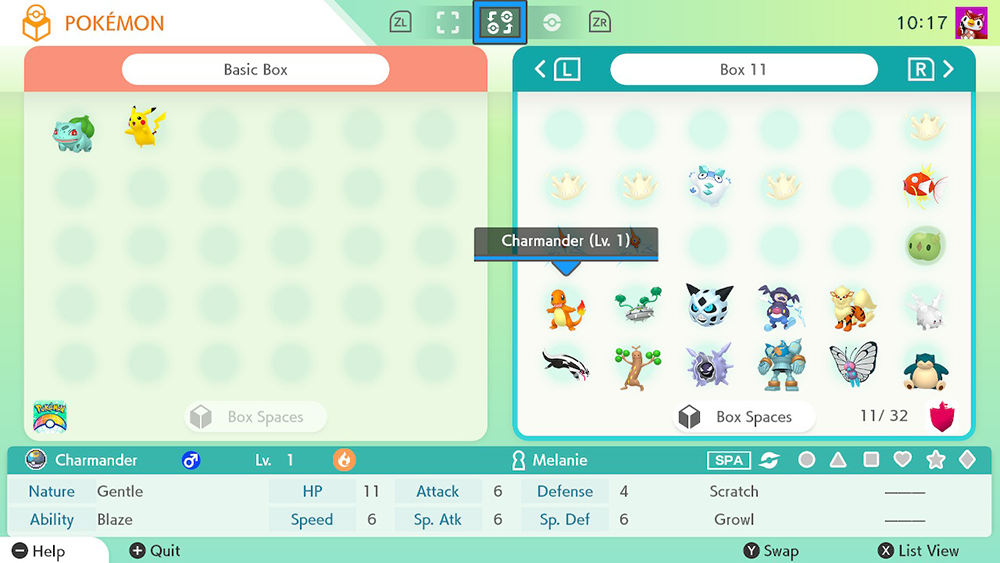Pick the Butterfree slot

click(852, 365)
